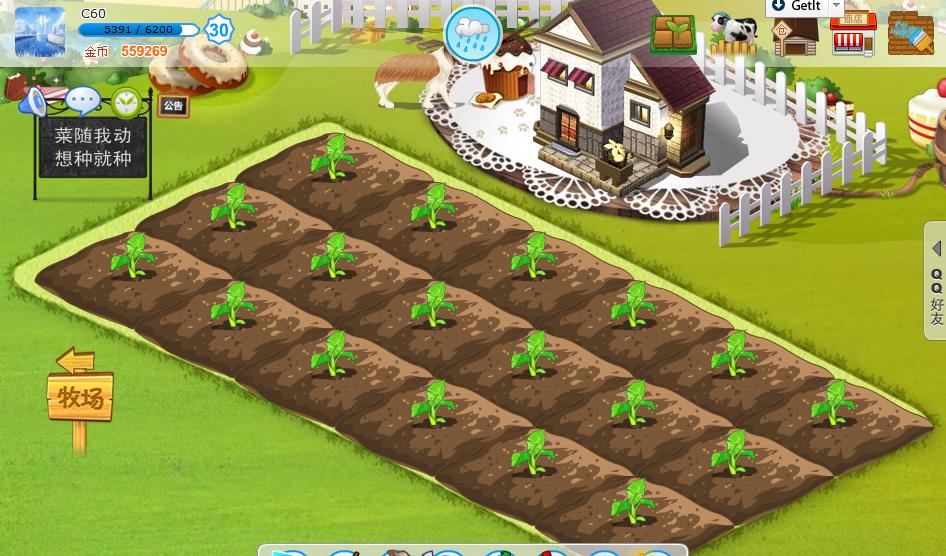Click the blue megaphone icon
This screenshot has width=946, height=556.
coord(35,101)
